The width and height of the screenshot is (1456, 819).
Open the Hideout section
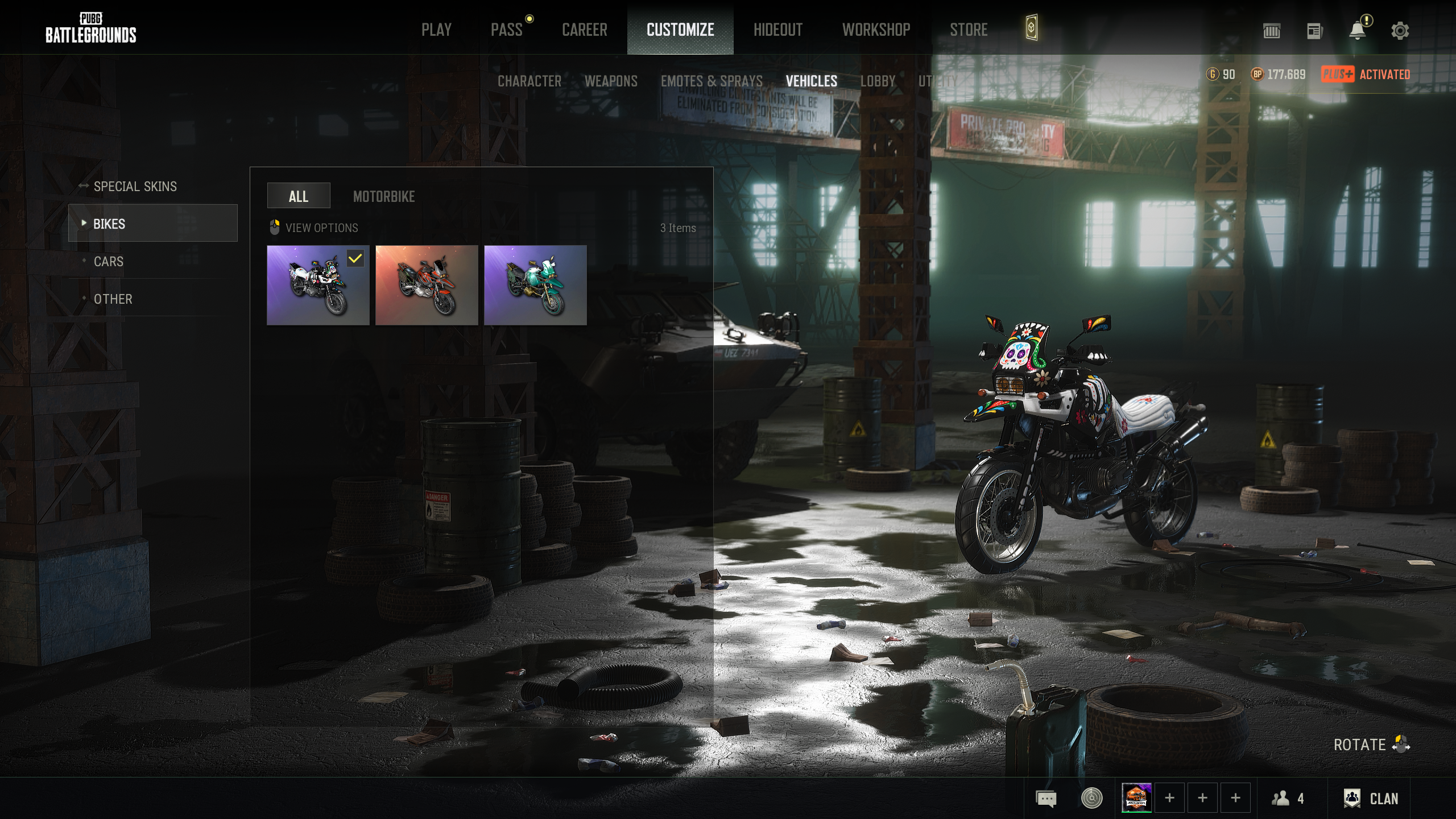pyautogui.click(x=777, y=30)
